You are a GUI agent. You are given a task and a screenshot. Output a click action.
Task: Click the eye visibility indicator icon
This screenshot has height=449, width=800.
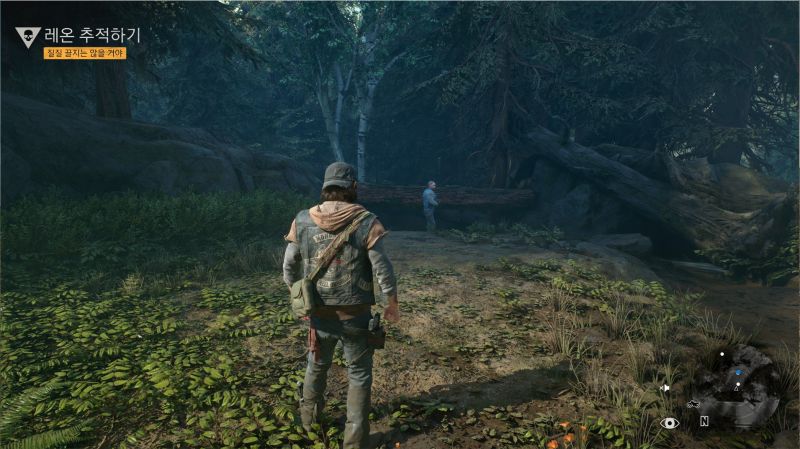tap(670, 423)
